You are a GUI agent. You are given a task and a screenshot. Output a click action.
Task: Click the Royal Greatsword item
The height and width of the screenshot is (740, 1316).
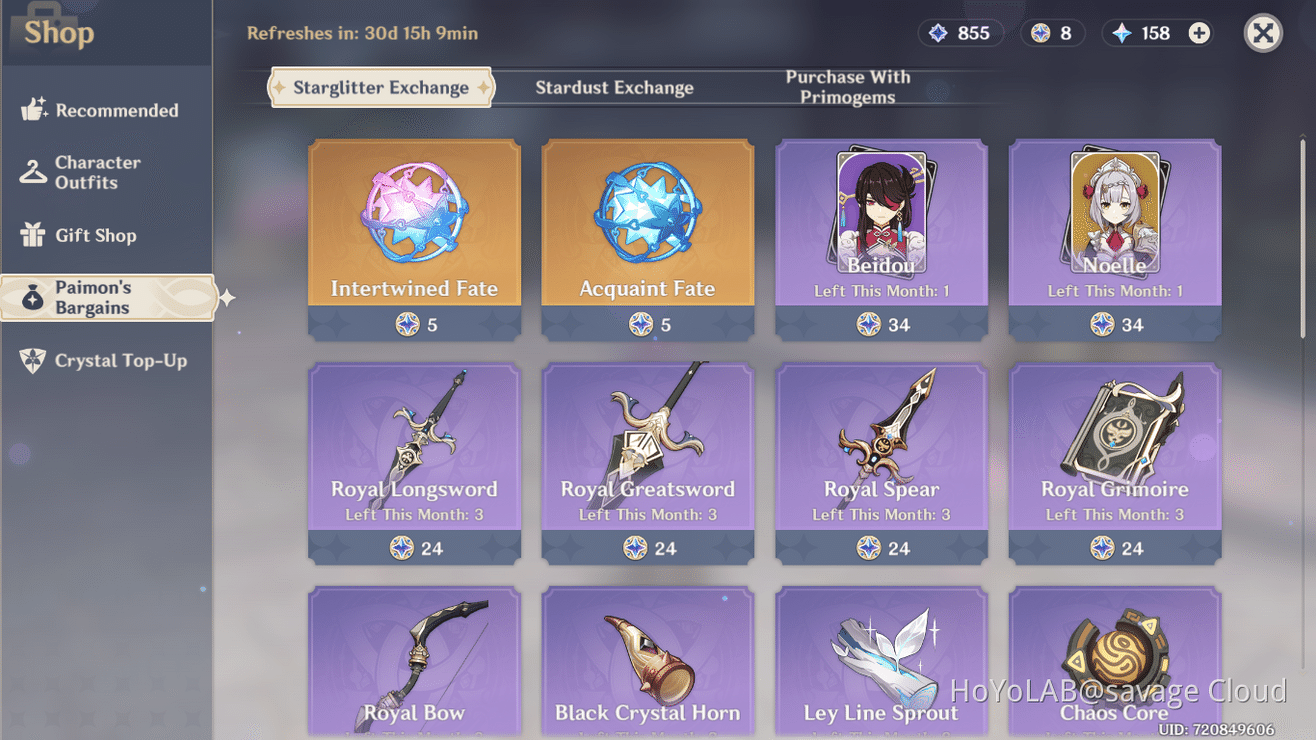(648, 460)
